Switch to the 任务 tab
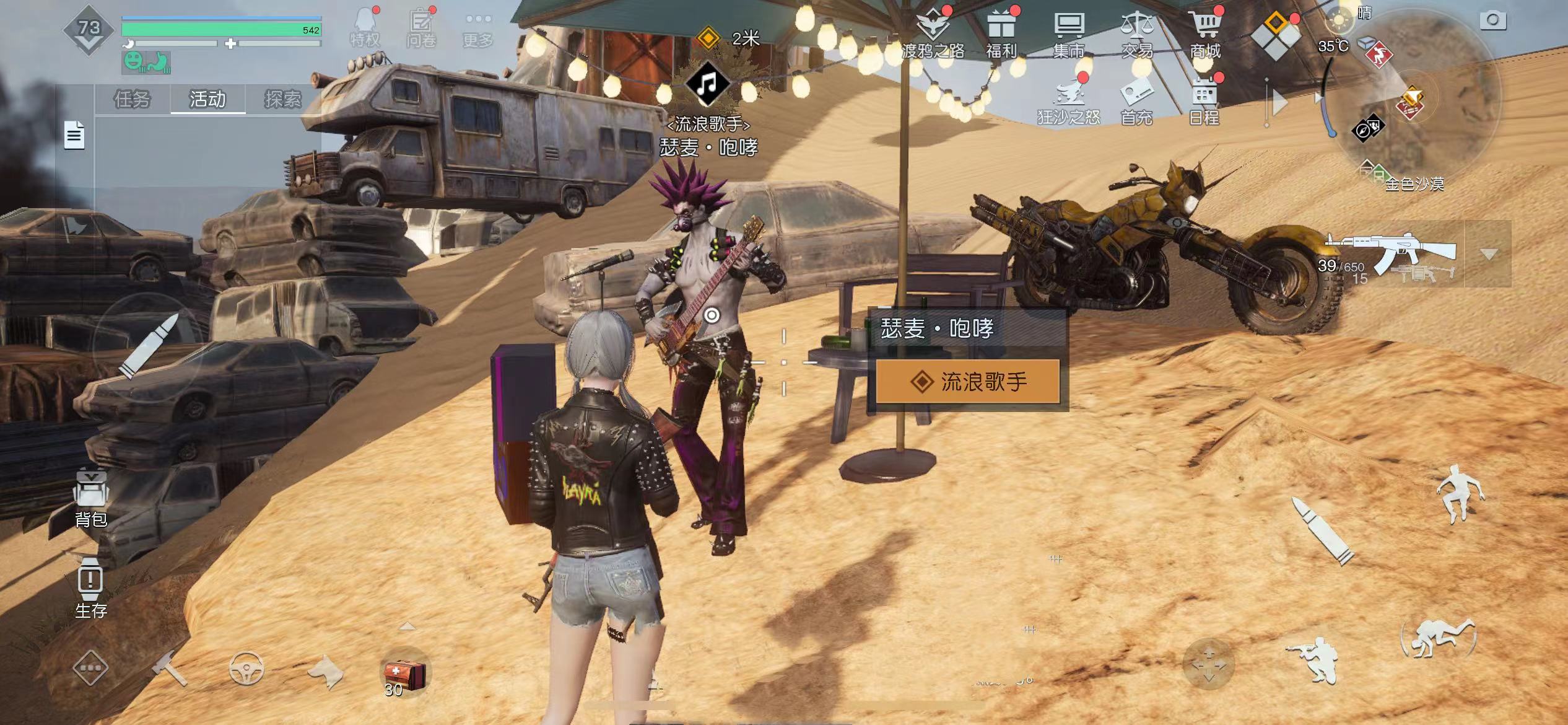 (x=132, y=99)
